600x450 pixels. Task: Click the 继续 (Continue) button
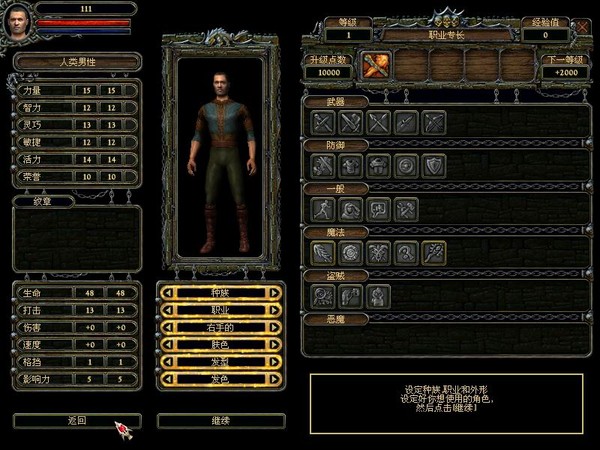(x=221, y=421)
